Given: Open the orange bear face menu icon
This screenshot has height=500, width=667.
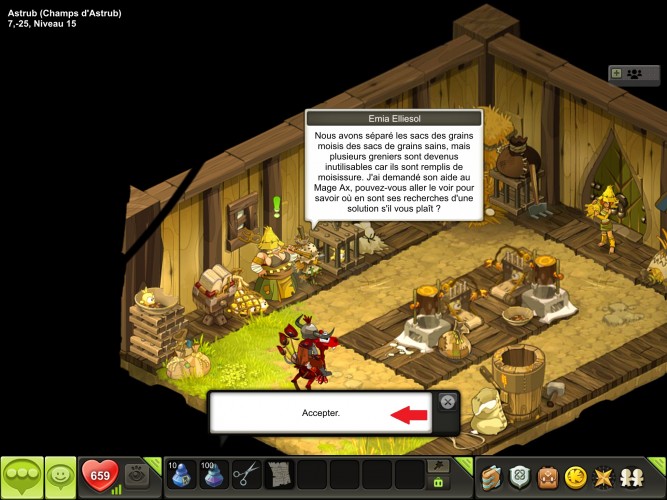Looking at the screenshot, I should click(547, 477).
